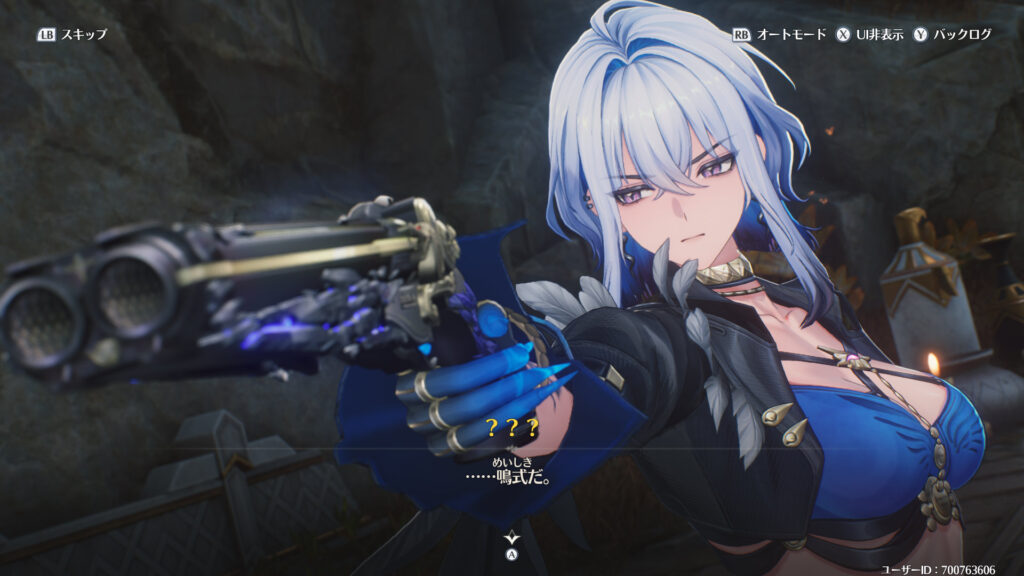
Task: Skip the cutscene with スキップ
Action: 72,34
